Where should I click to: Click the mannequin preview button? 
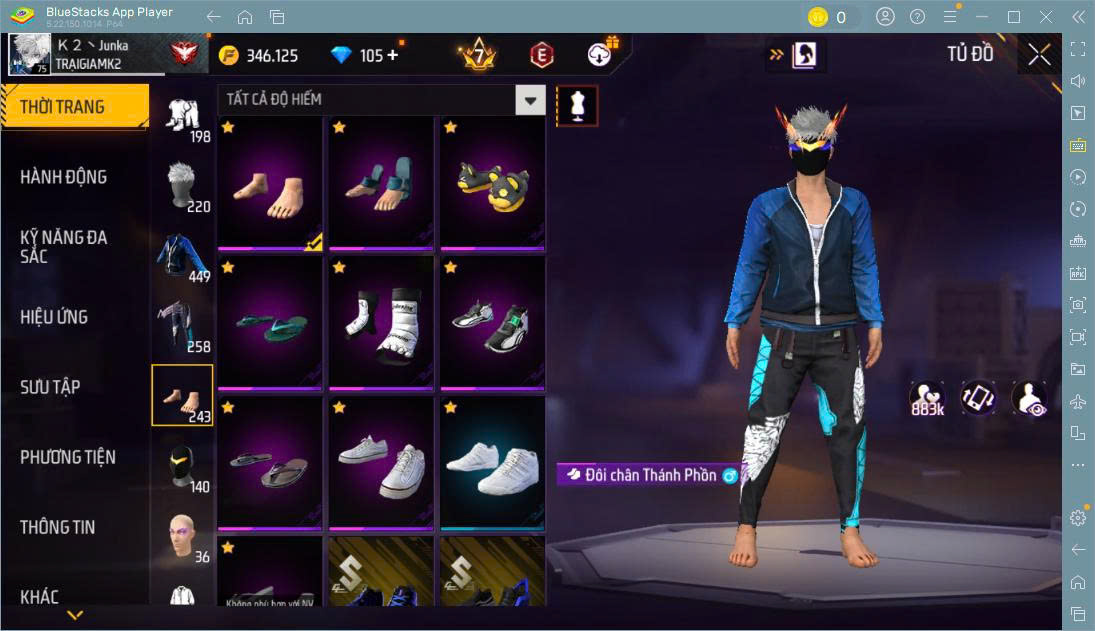tap(577, 105)
